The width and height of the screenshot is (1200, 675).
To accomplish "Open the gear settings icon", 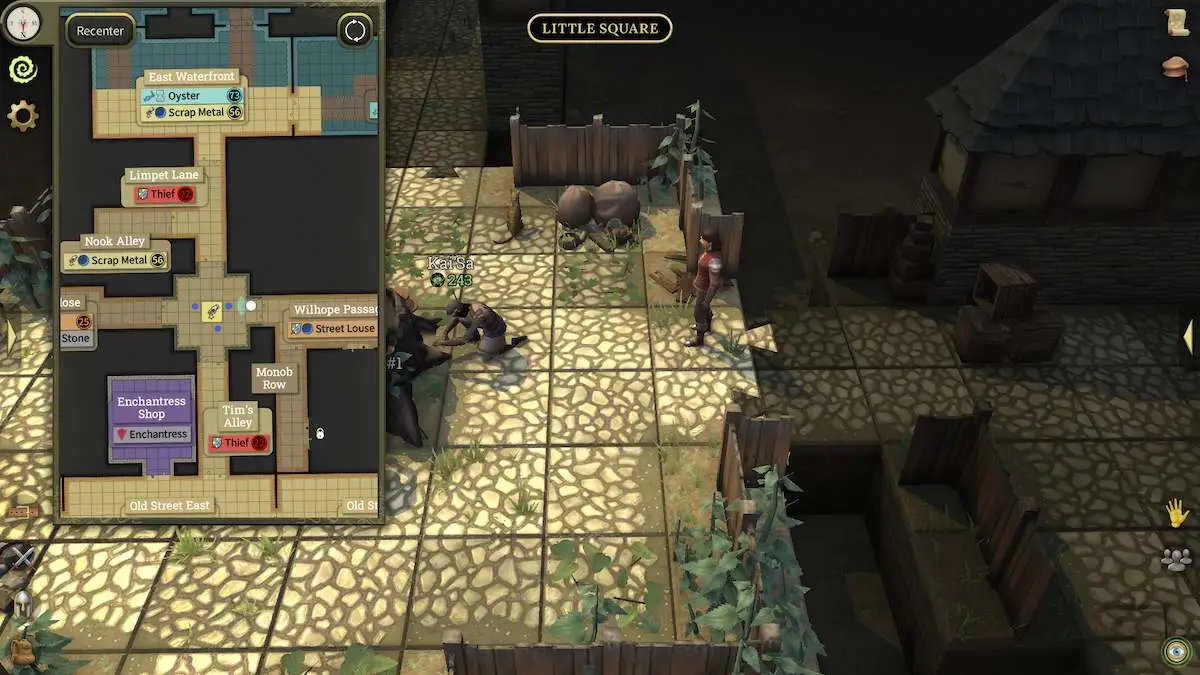I will click(x=22, y=116).
